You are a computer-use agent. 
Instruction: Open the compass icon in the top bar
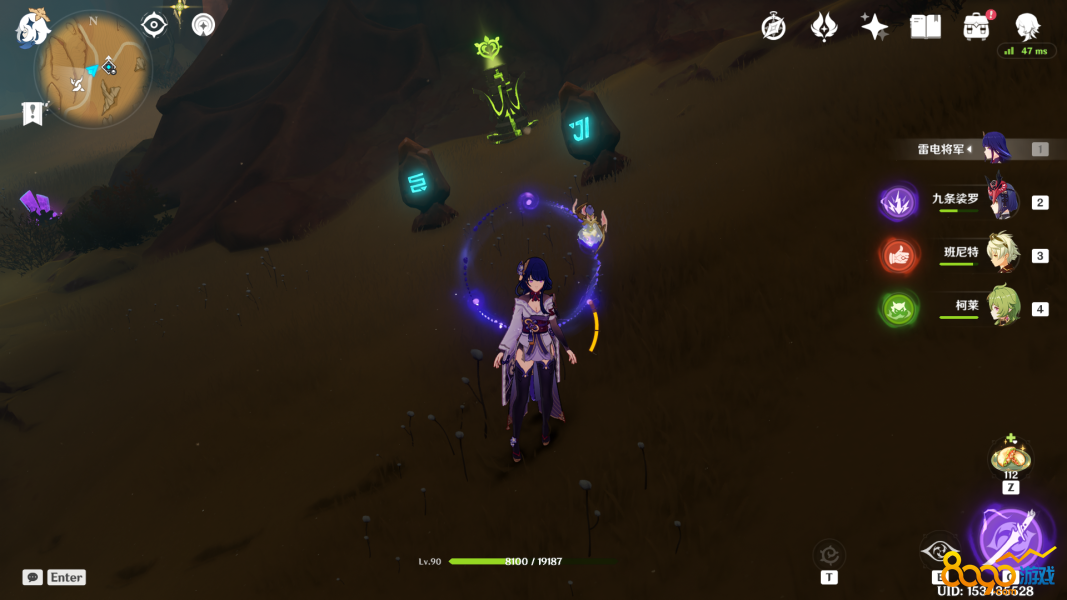[x=773, y=27]
